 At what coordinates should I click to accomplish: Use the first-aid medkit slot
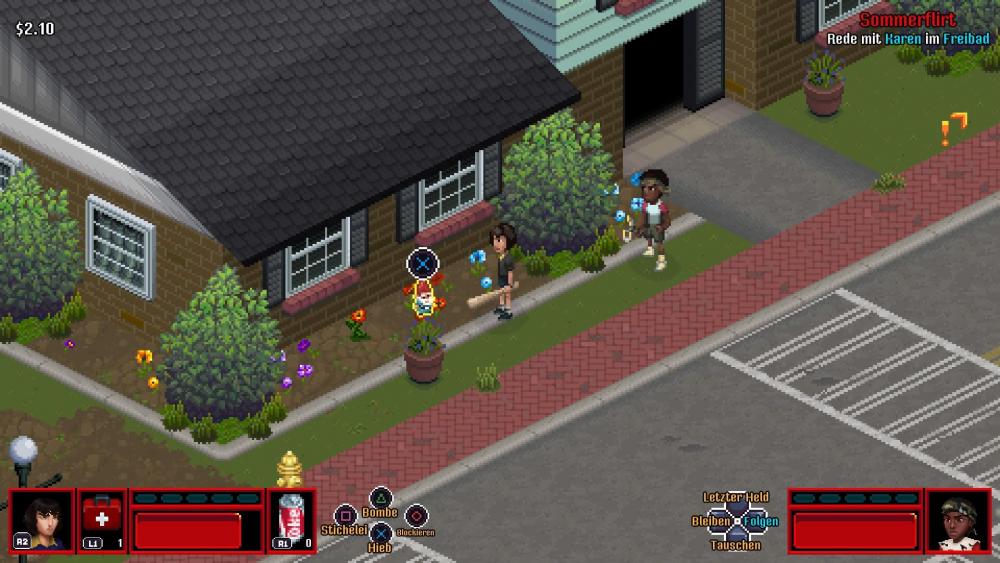(102, 520)
